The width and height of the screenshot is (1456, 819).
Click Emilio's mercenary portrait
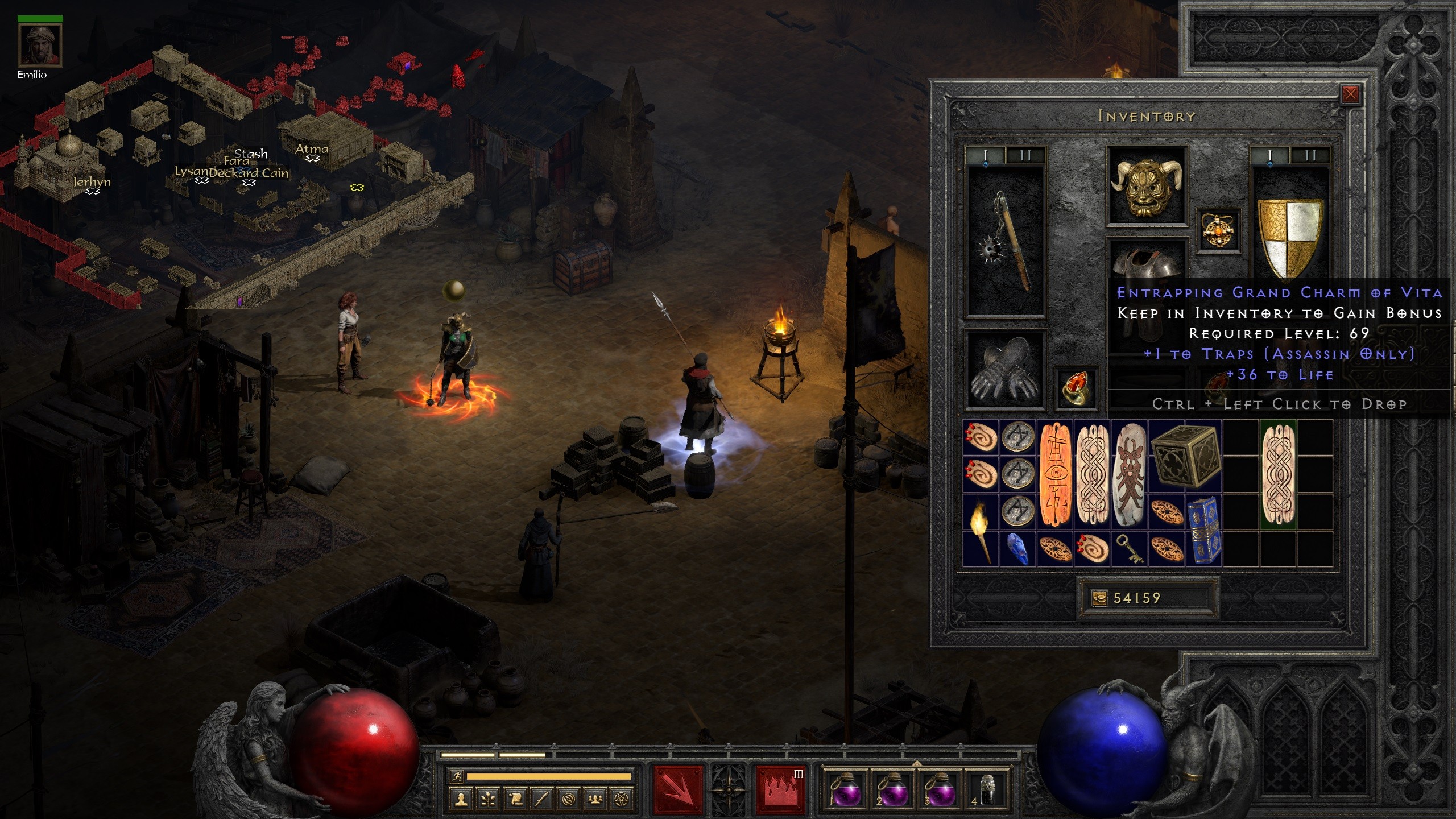(40, 45)
